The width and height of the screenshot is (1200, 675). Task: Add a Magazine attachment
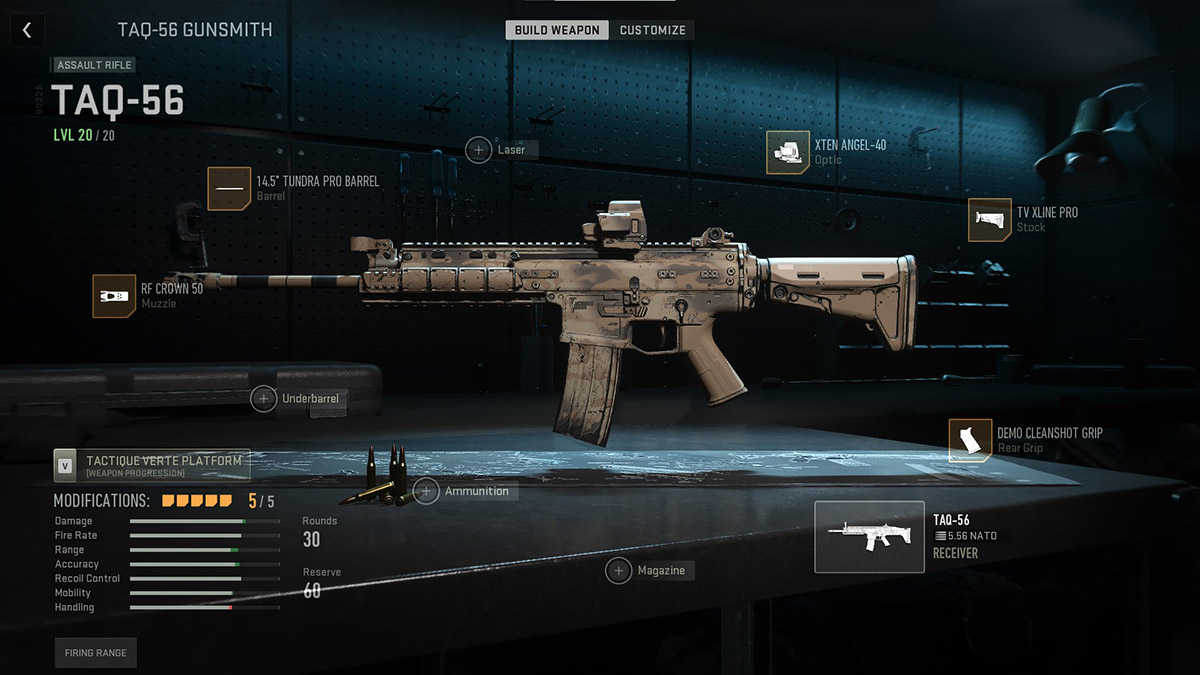619,570
